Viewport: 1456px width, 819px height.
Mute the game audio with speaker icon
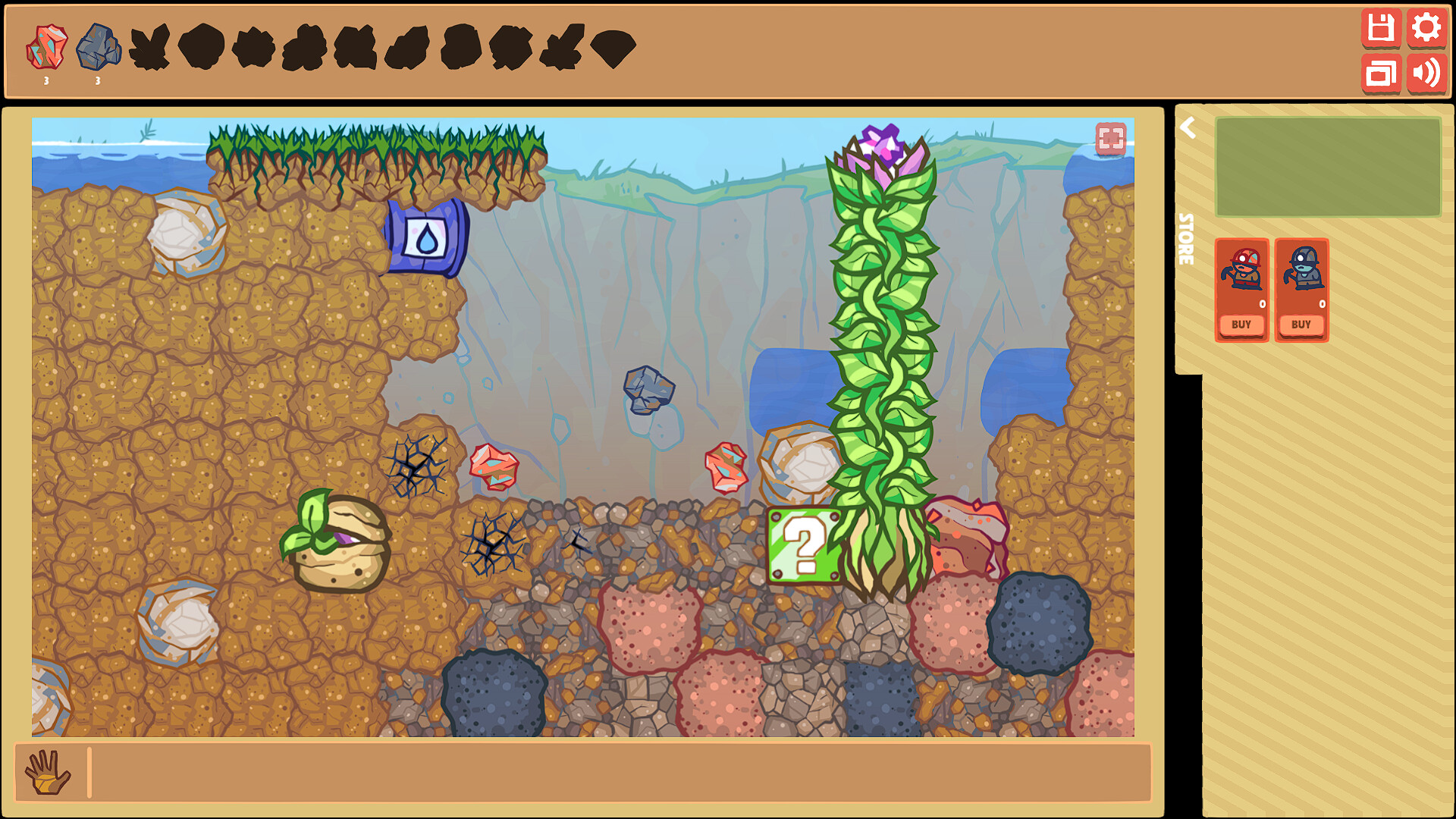coord(1428,74)
